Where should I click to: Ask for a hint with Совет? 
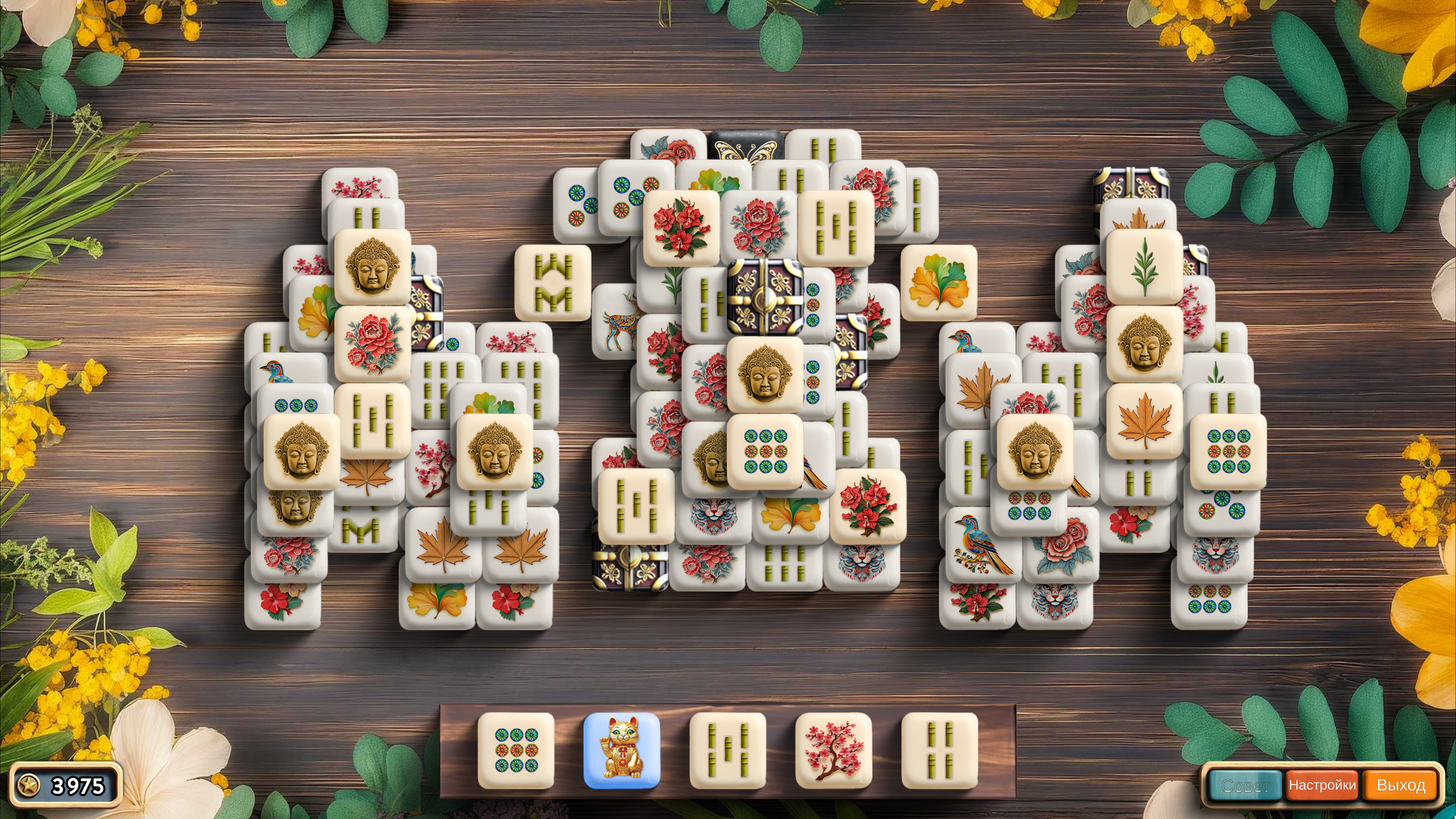click(1245, 785)
